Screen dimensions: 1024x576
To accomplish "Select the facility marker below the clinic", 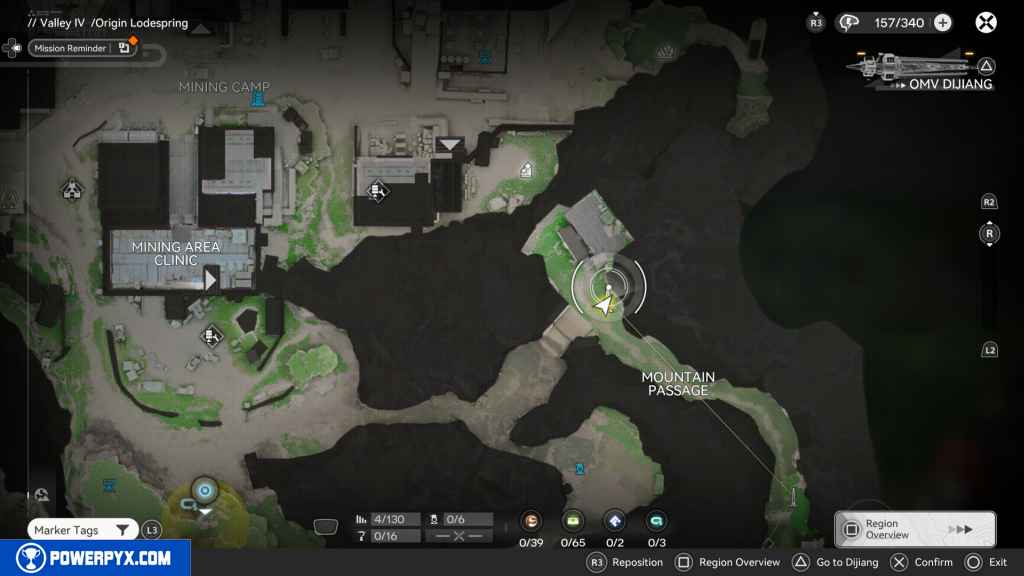I will (x=211, y=337).
